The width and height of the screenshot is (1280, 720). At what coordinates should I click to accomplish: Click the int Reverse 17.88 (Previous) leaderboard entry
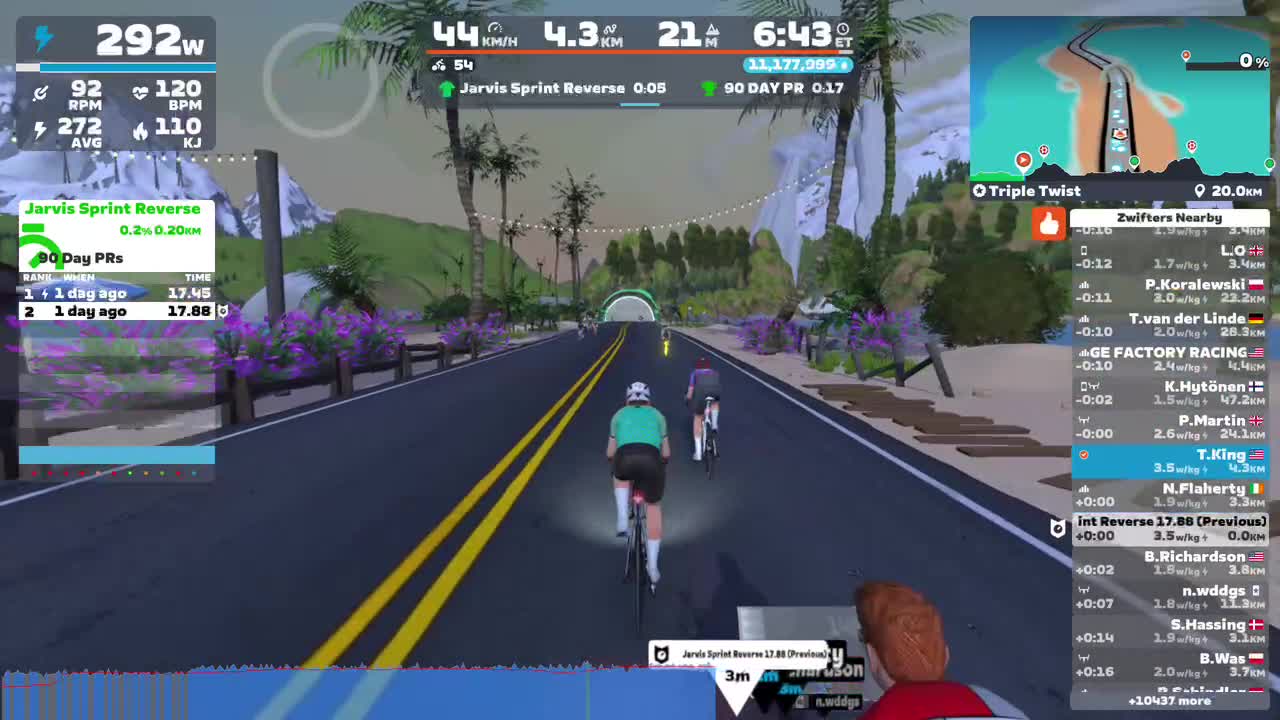[1170, 528]
